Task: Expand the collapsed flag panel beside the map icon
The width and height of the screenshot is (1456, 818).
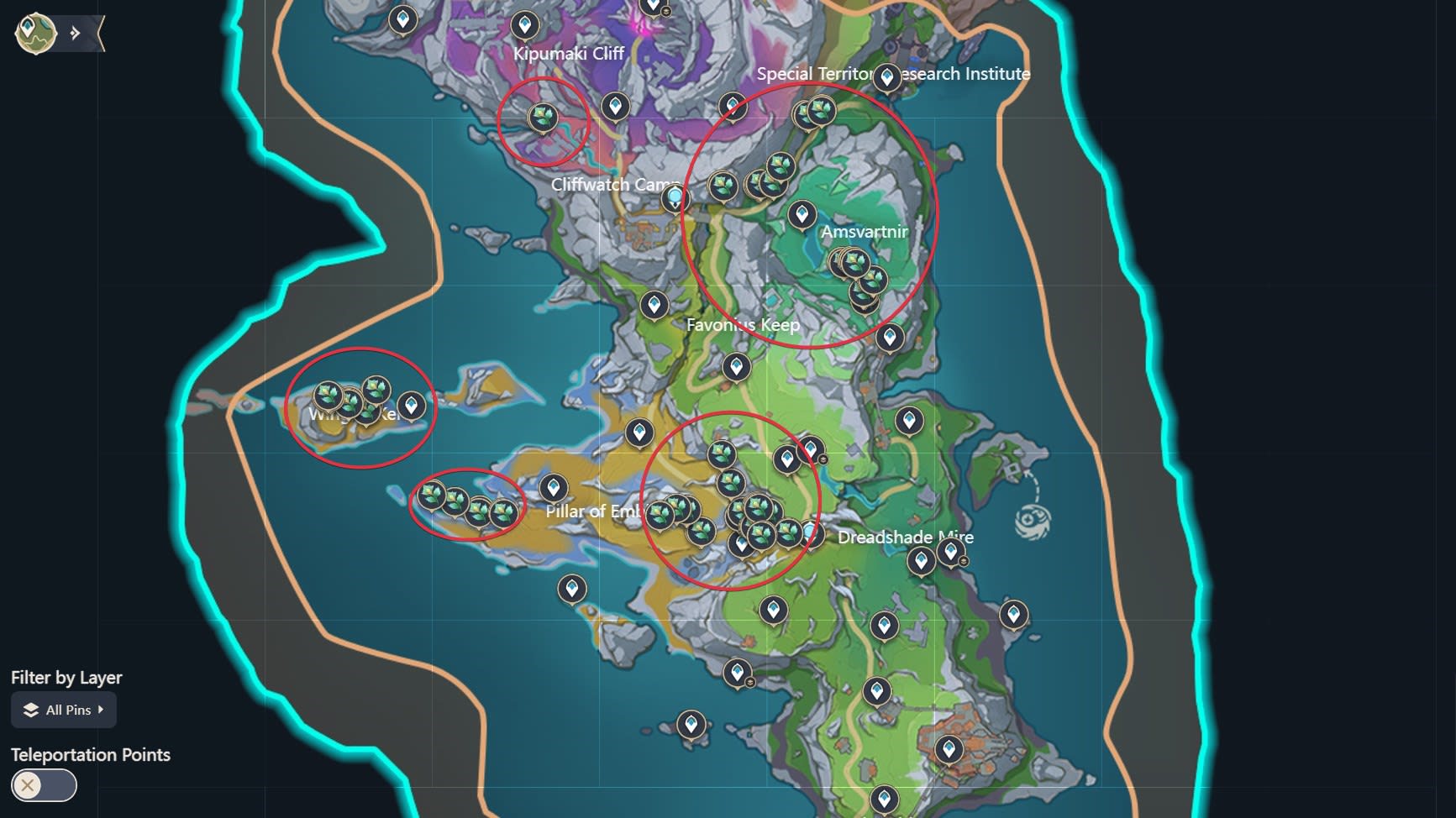Action: coord(76,34)
